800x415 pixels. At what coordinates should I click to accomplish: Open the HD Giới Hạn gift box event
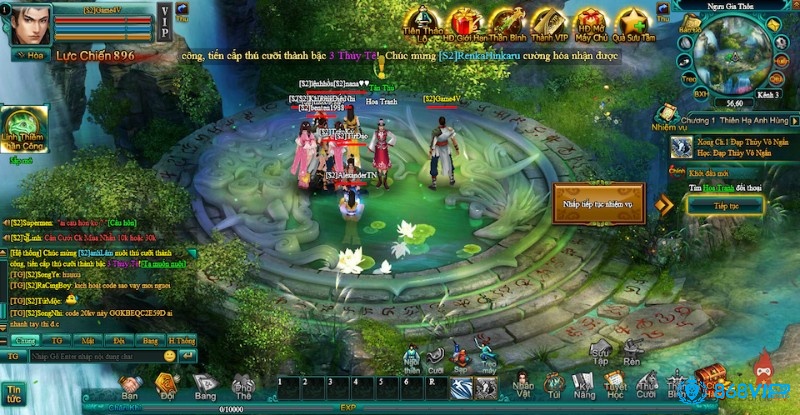[x=465, y=21]
